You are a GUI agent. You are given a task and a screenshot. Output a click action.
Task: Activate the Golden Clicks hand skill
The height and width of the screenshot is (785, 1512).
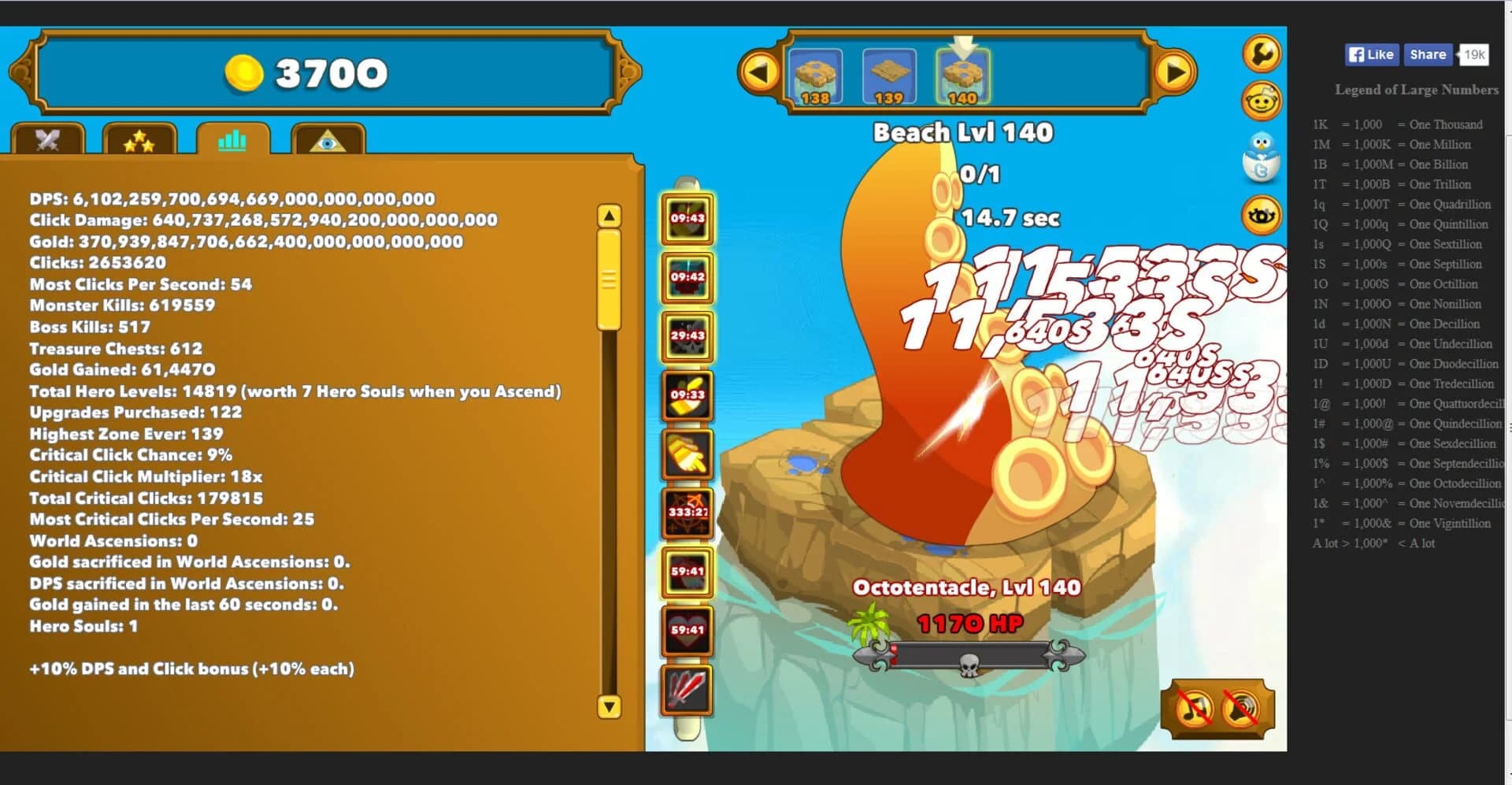(x=687, y=455)
